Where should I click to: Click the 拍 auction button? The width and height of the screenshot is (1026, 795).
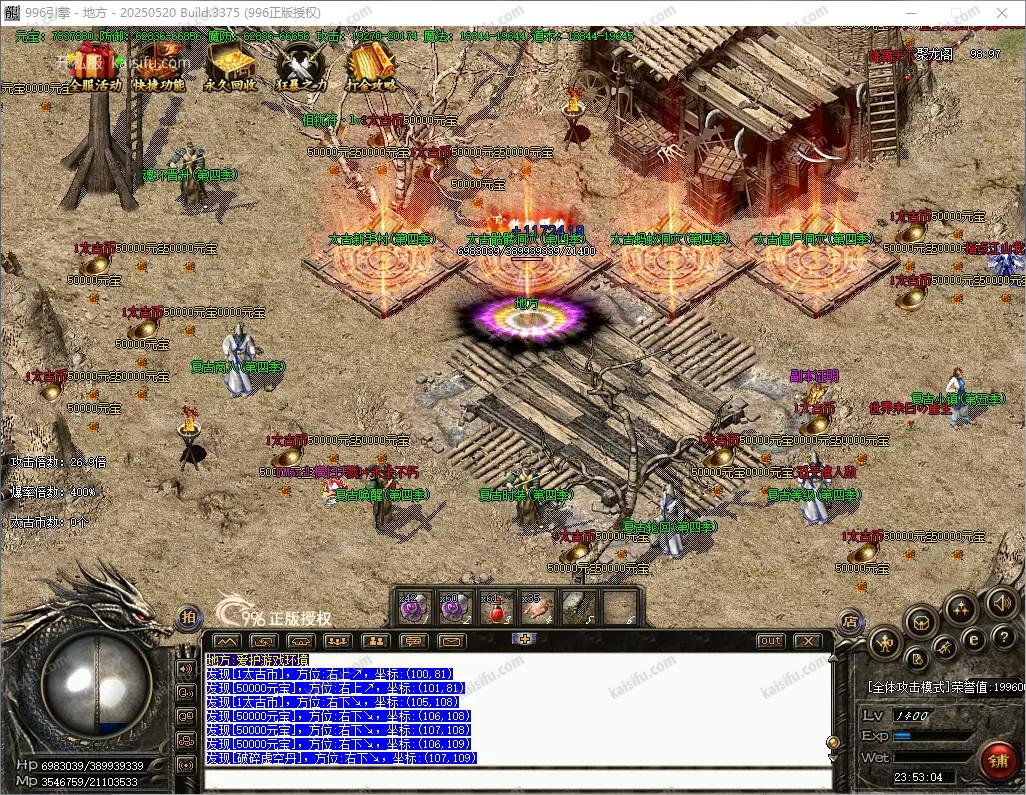pyautogui.click(x=189, y=618)
